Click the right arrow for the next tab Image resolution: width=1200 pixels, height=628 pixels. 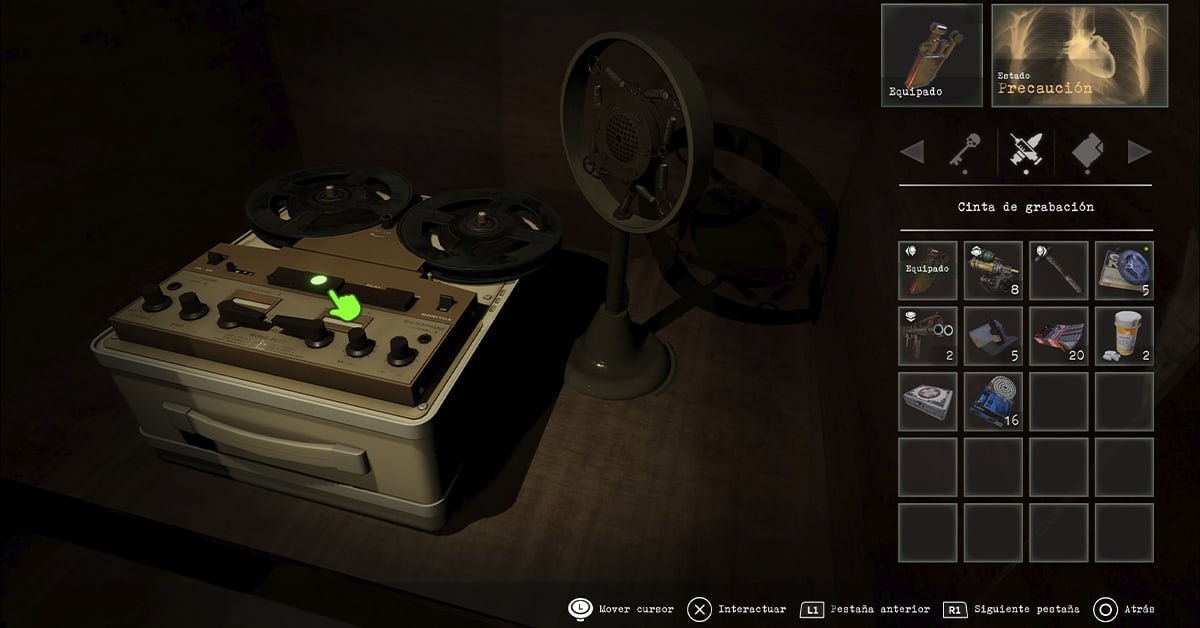point(1140,152)
